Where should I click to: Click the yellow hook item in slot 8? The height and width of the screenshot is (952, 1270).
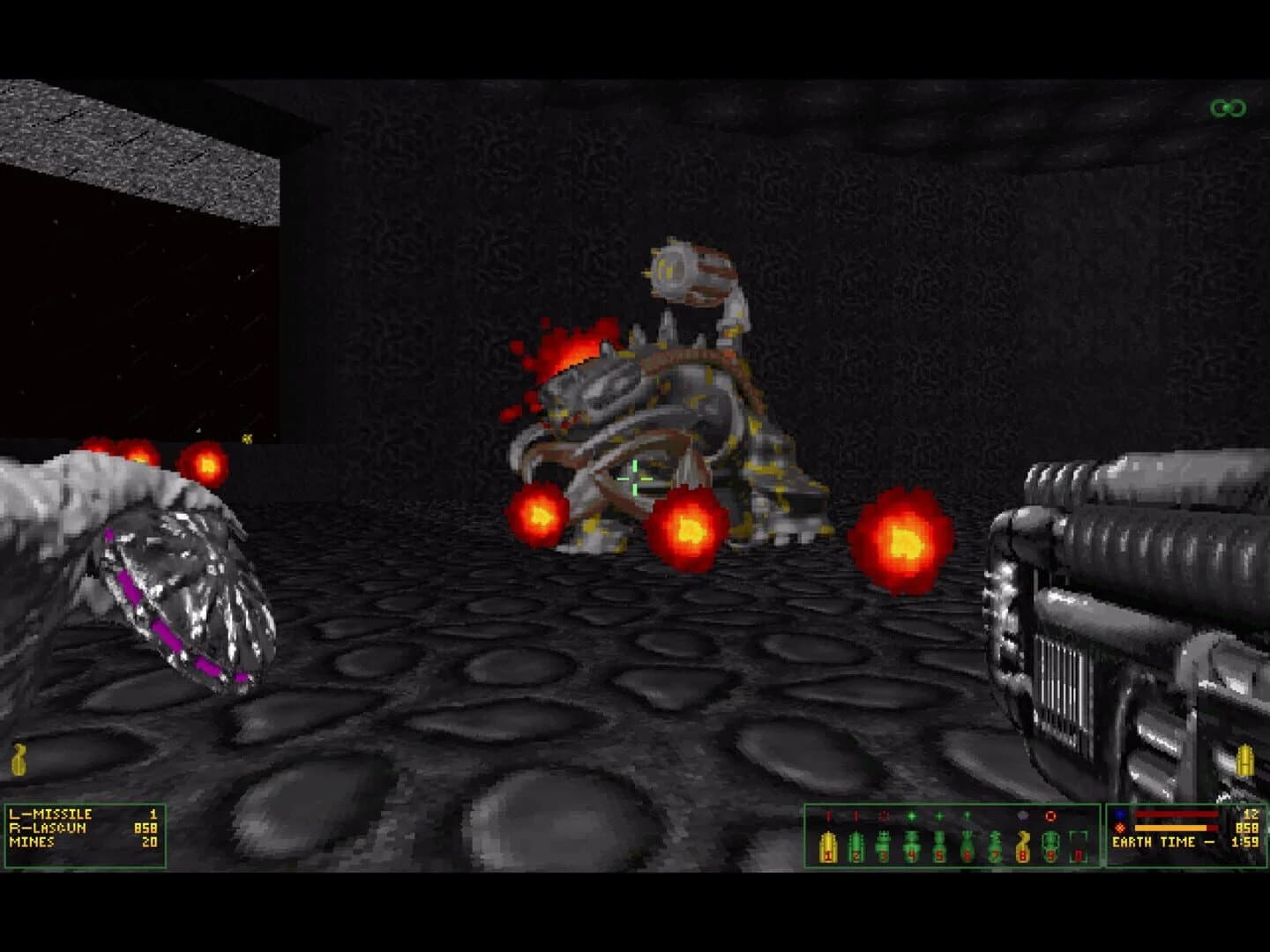pos(1022,844)
